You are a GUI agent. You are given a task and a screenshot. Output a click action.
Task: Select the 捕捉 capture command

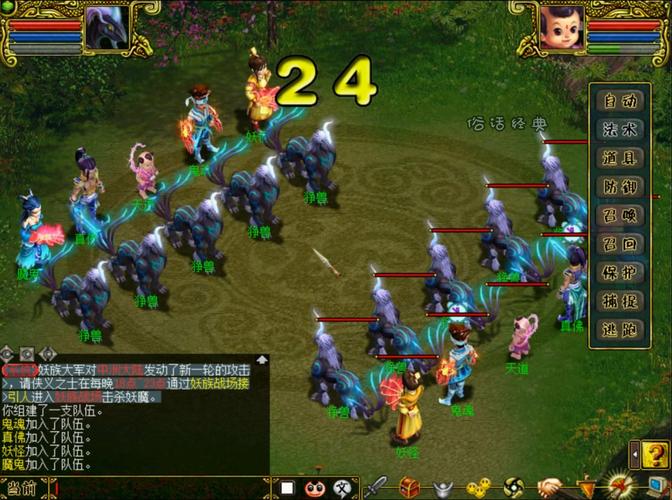(619, 301)
